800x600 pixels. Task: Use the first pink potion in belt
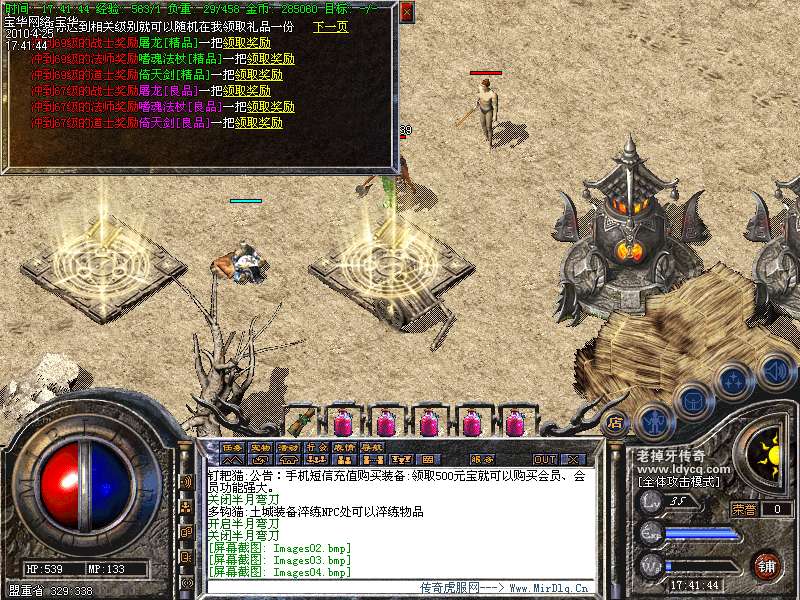point(343,422)
